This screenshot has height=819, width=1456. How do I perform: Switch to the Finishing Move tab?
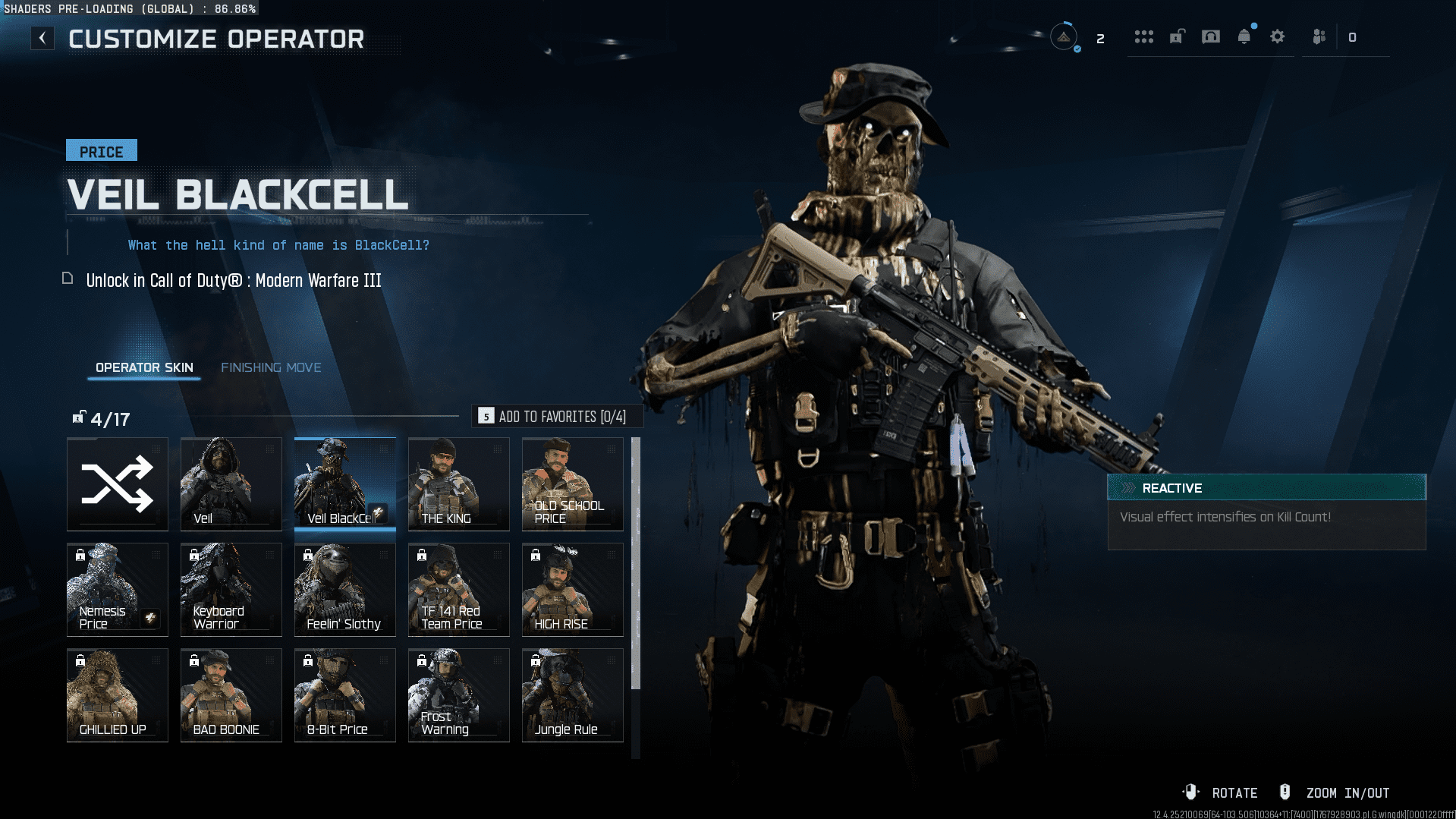(271, 367)
